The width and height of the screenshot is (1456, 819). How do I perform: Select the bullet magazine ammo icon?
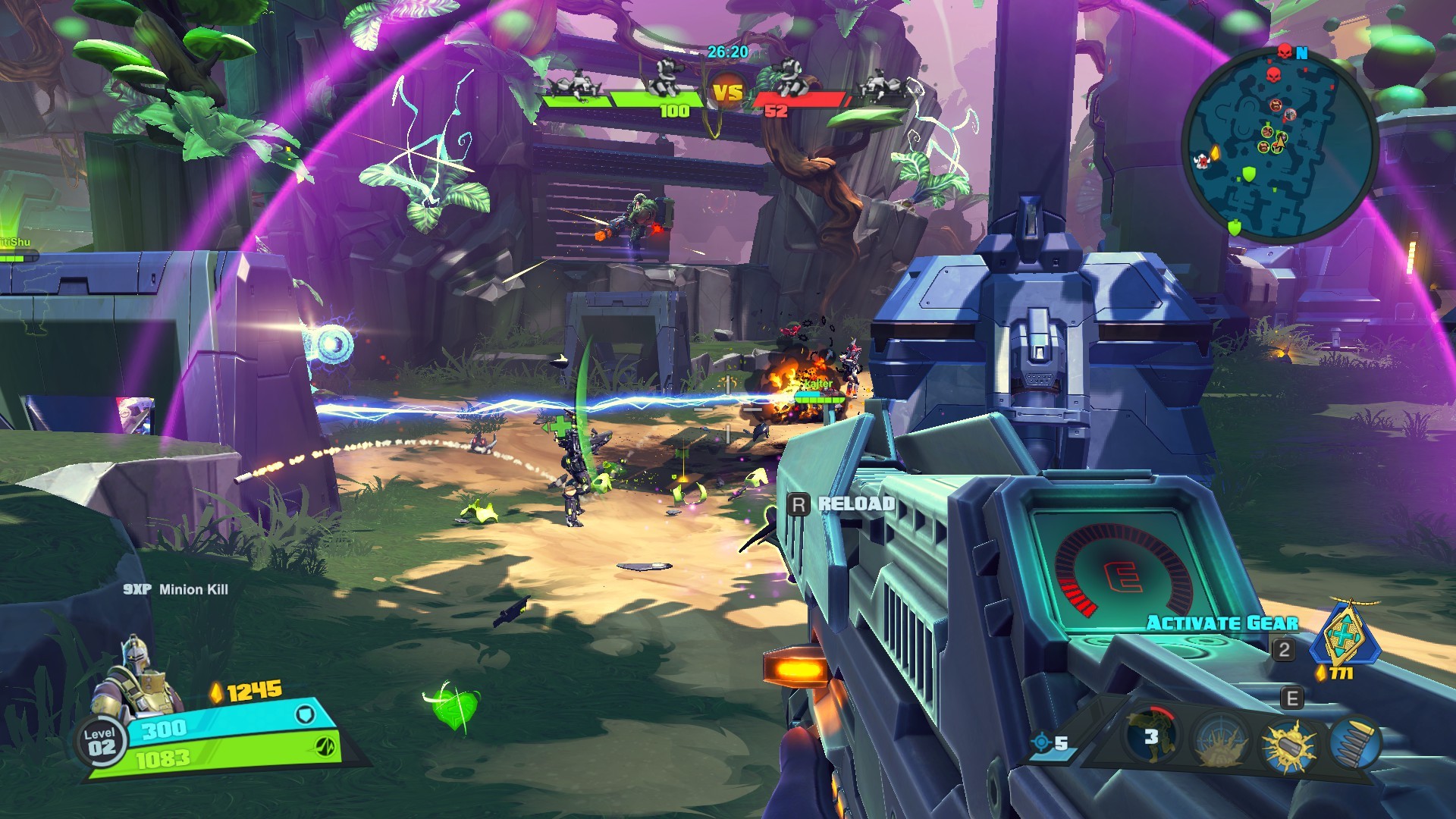[1356, 743]
